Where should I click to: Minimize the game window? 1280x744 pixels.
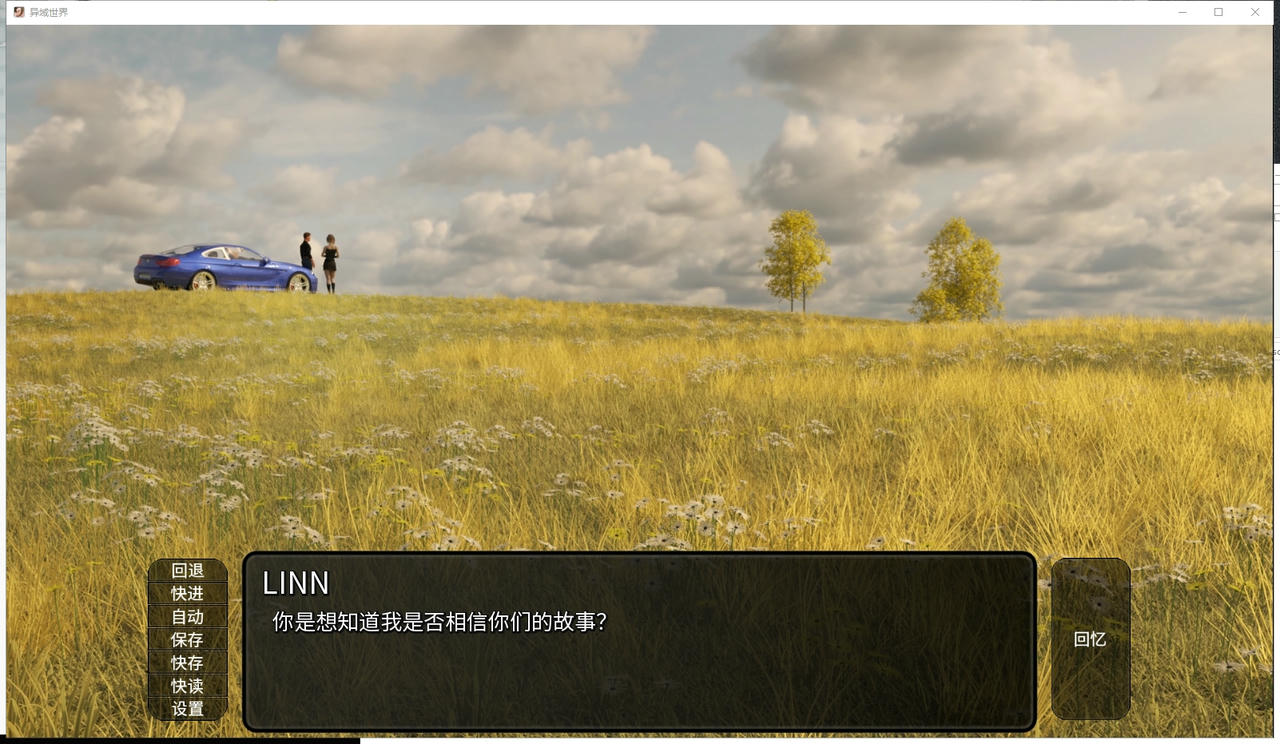point(1182,12)
